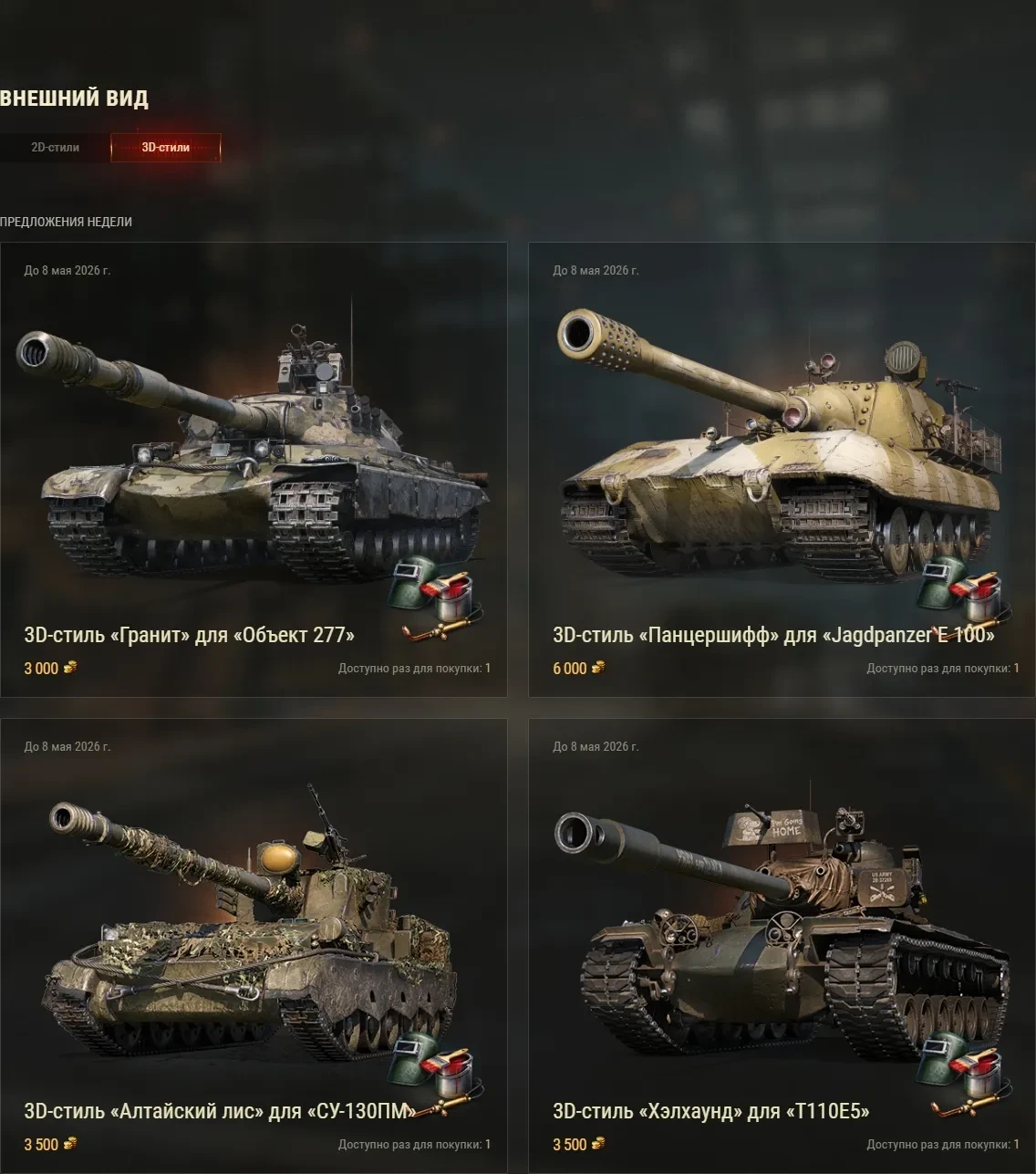
Task: View the «Алтайский лис» СУ-130ПМ style
Action: 254,945
